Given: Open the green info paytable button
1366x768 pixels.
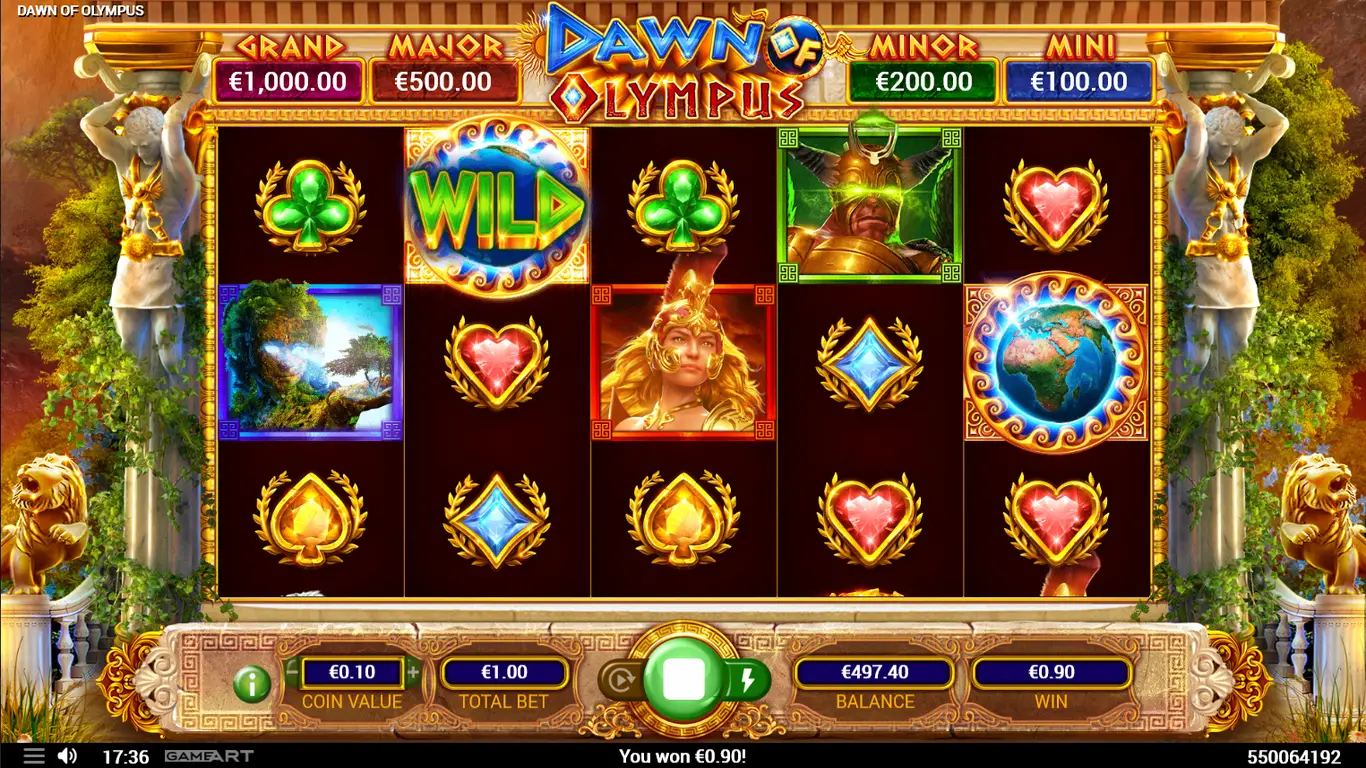Looking at the screenshot, I should [x=252, y=684].
